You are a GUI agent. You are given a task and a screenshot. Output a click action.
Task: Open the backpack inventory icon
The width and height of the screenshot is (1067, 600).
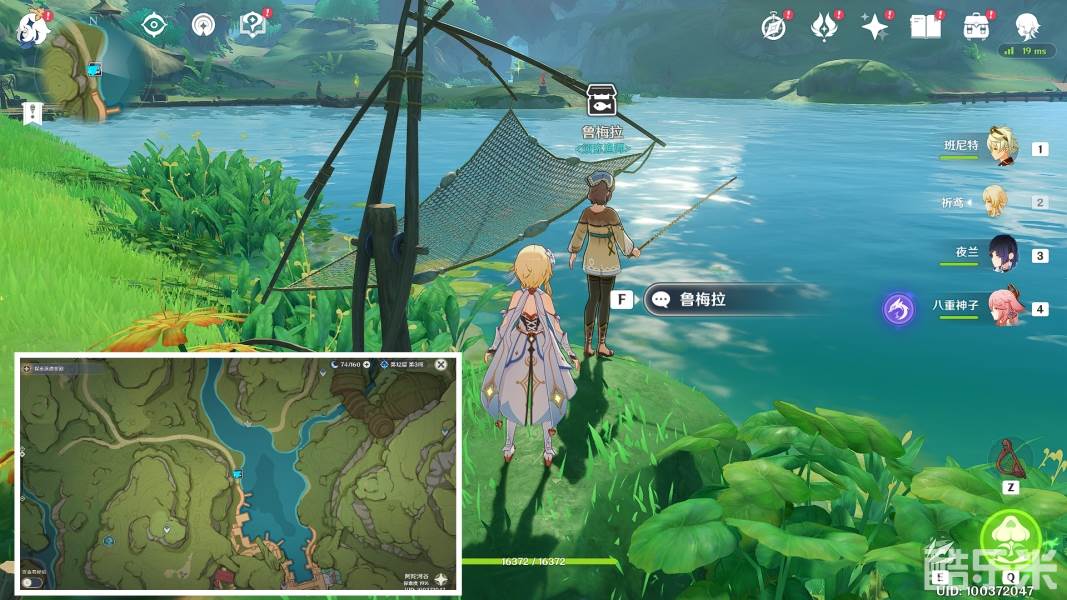click(976, 27)
